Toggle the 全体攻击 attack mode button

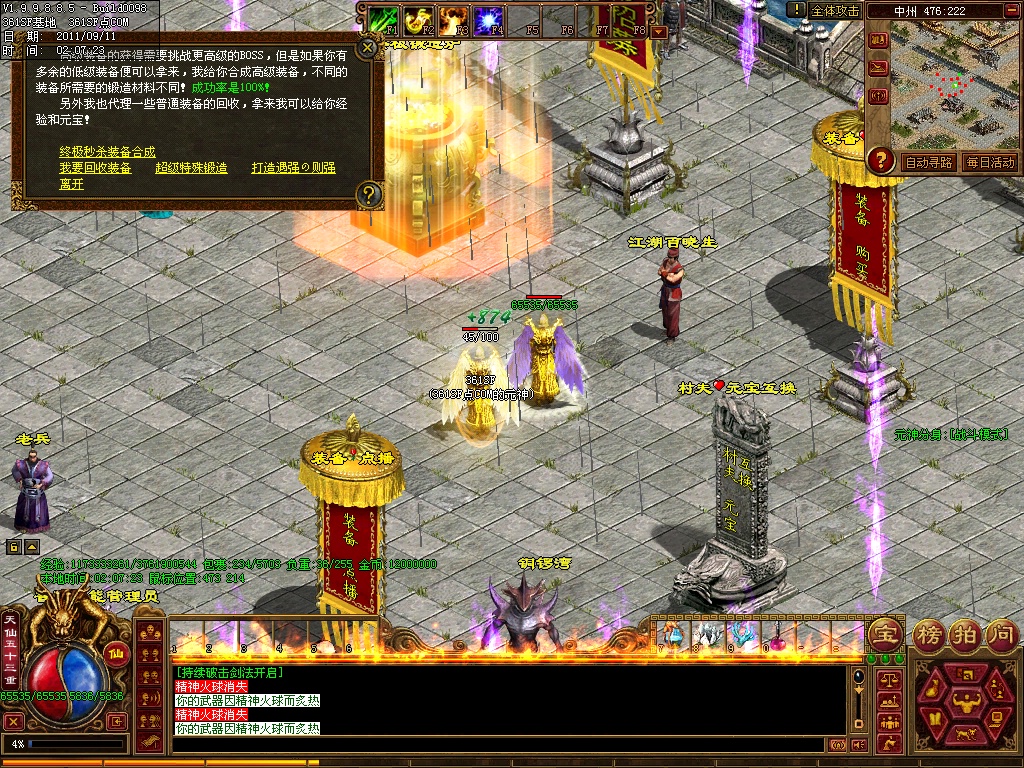click(x=836, y=10)
